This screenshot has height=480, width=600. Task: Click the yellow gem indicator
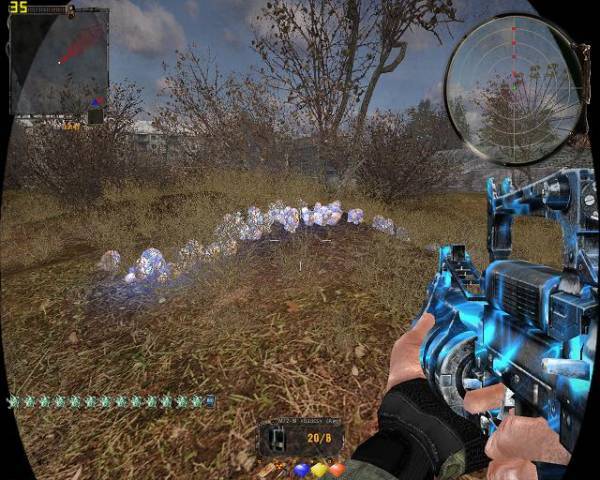click(319, 469)
